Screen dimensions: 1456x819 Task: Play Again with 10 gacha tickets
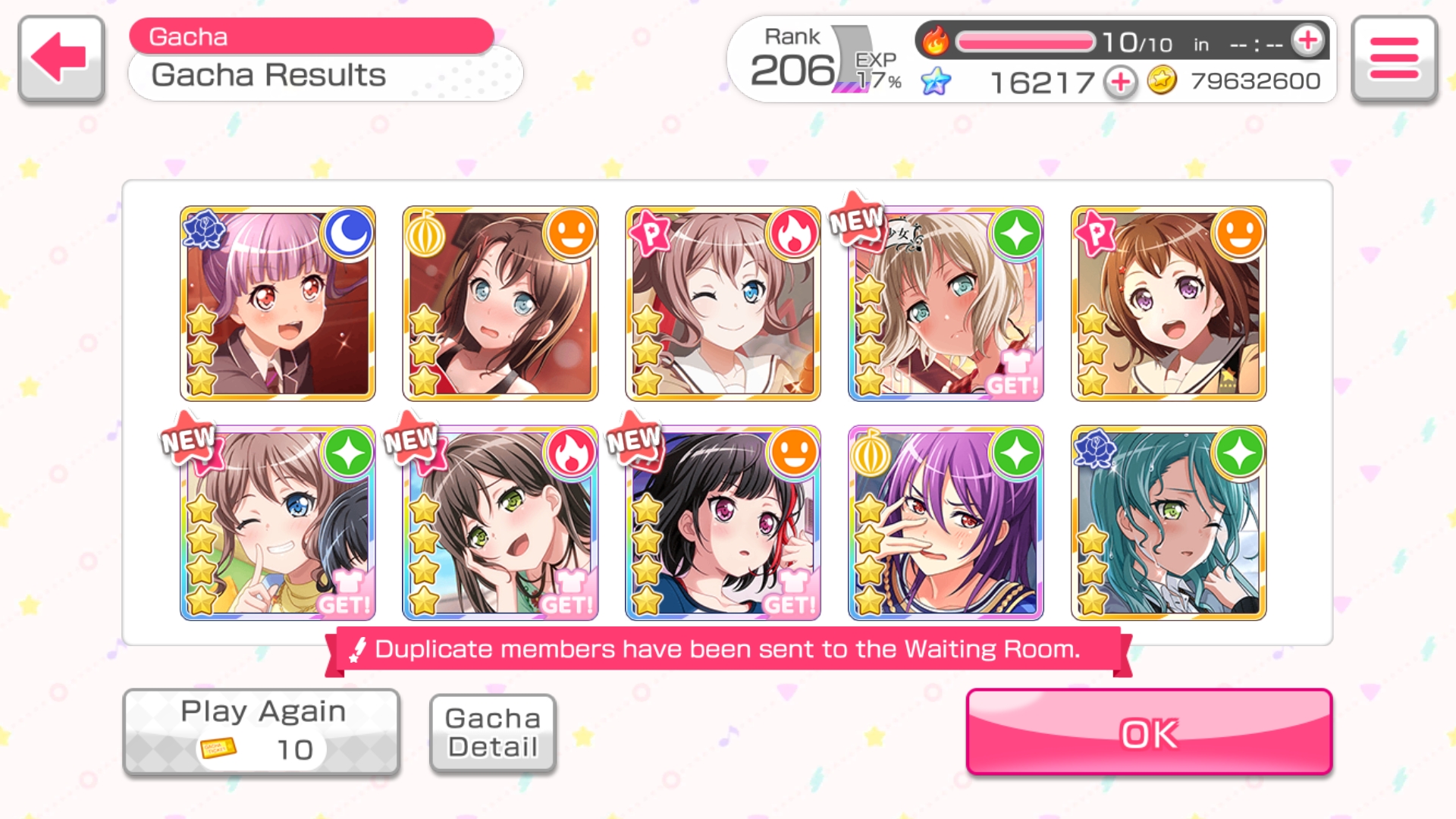point(262,732)
